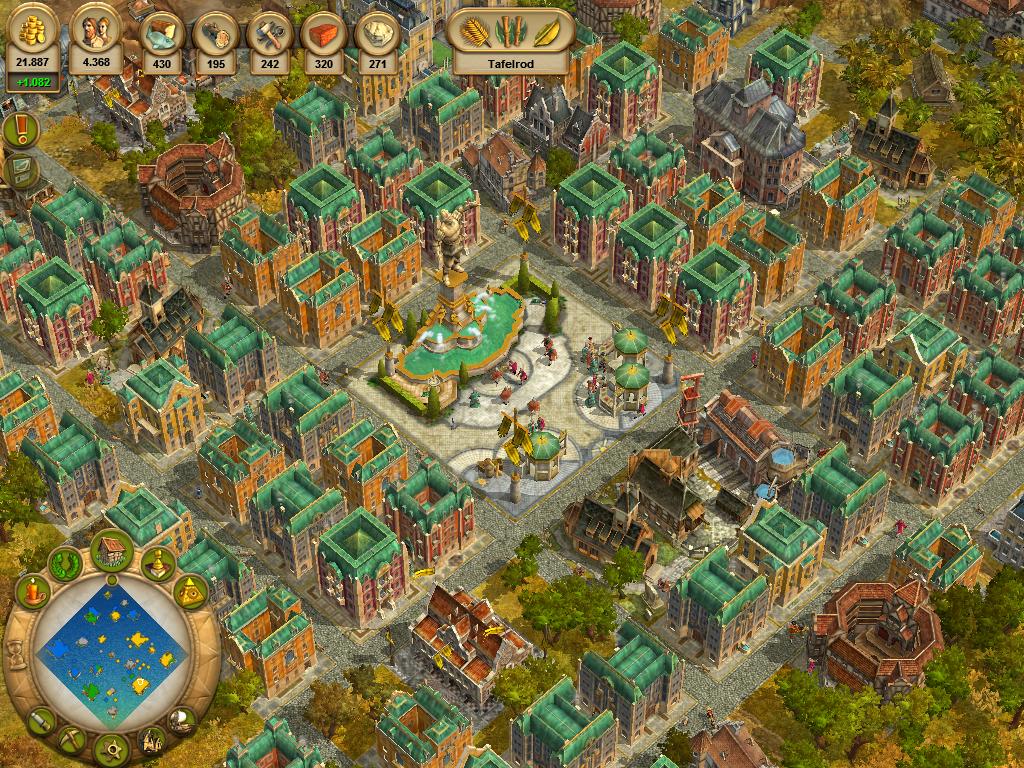1024x768 pixels.
Task: Click the green document button below the exclamation mark
Action: [20, 170]
